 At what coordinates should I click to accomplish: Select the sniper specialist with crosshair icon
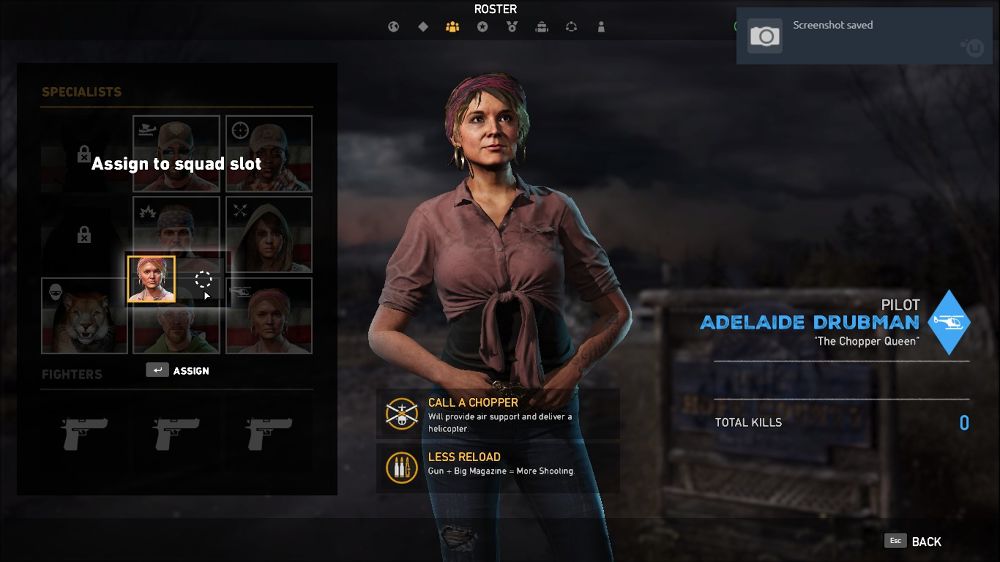(x=269, y=154)
